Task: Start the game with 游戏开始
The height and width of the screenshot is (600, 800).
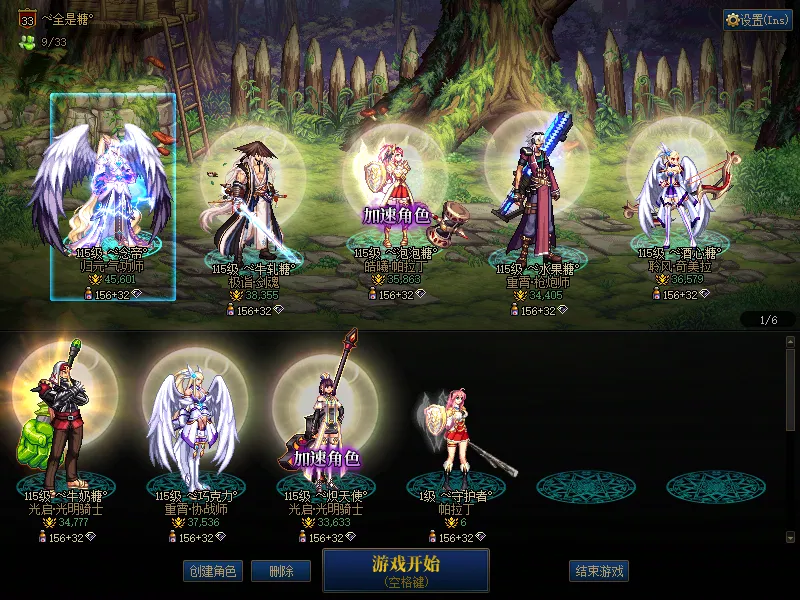Action: 405,569
